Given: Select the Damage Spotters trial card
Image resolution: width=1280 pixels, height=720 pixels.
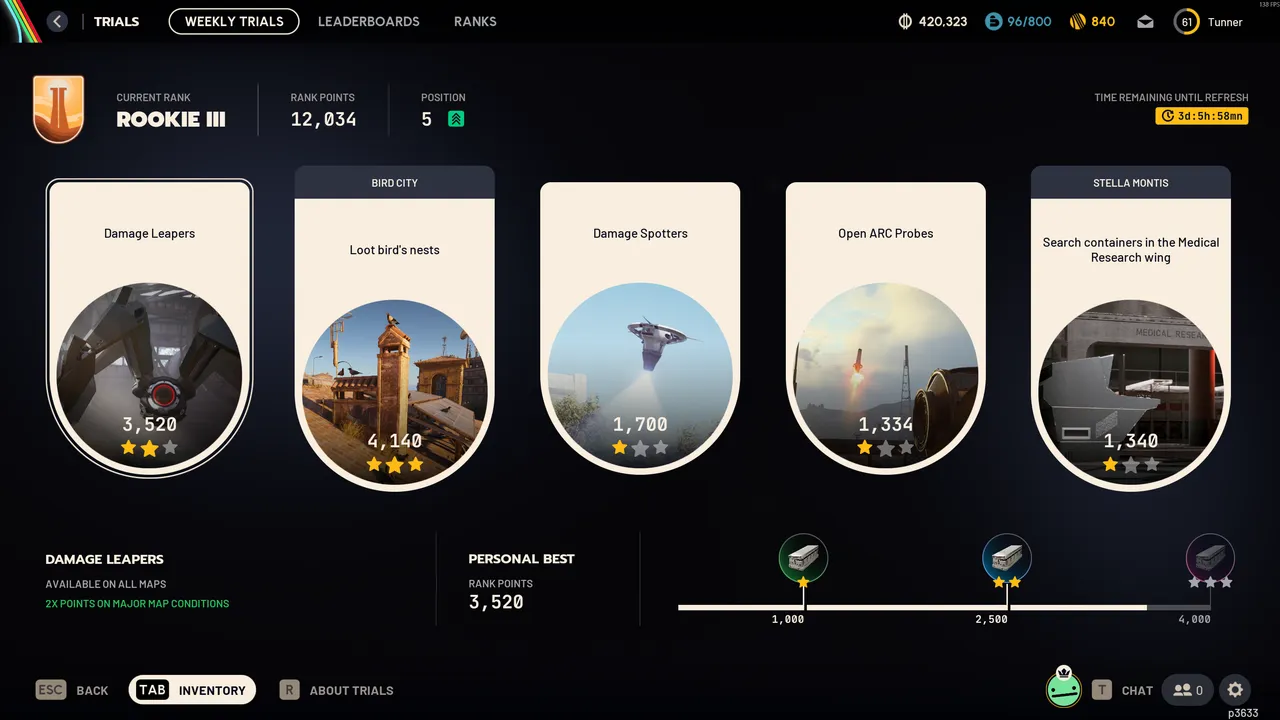Looking at the screenshot, I should [x=640, y=330].
